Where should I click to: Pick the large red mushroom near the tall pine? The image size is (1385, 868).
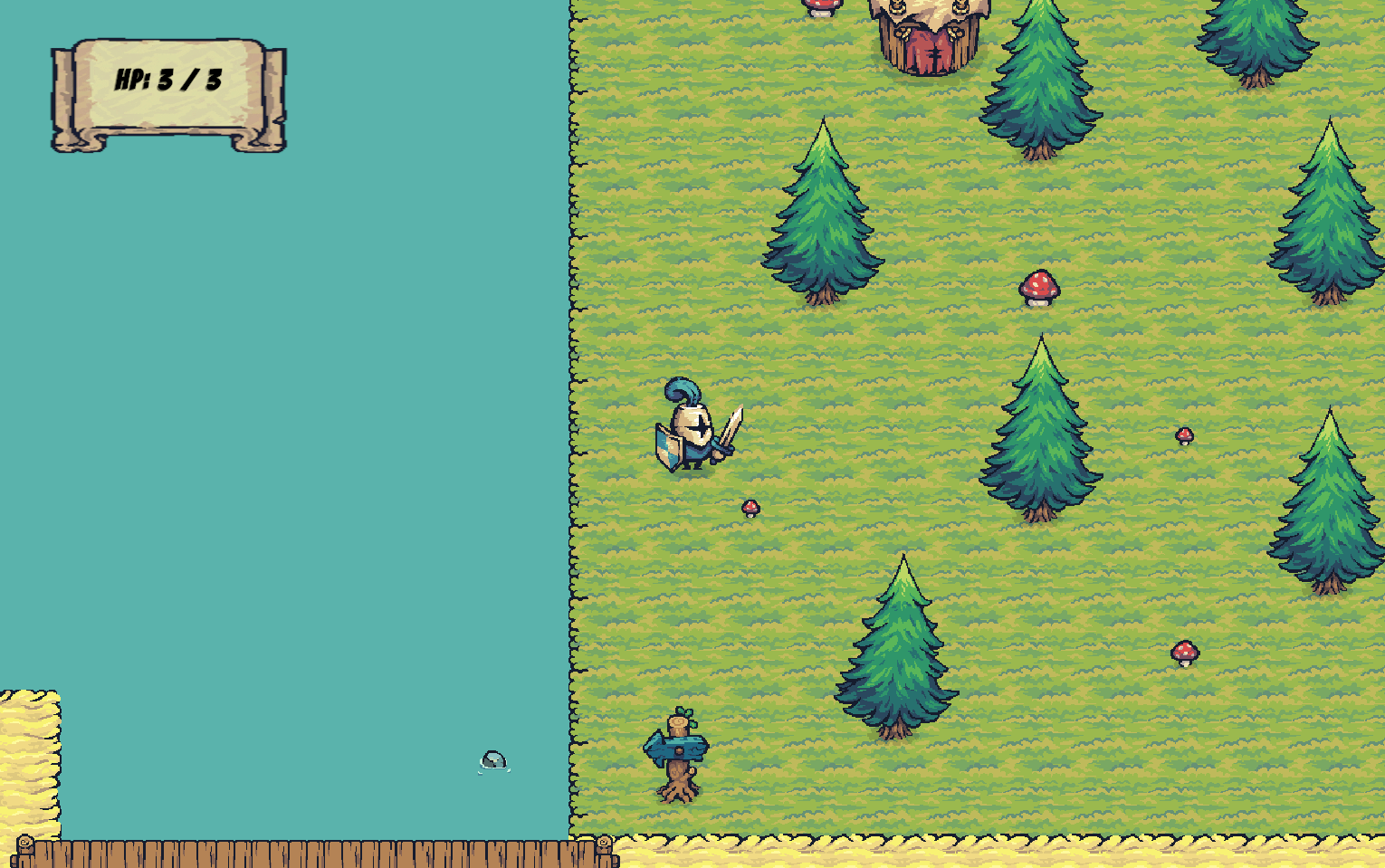click(1037, 287)
